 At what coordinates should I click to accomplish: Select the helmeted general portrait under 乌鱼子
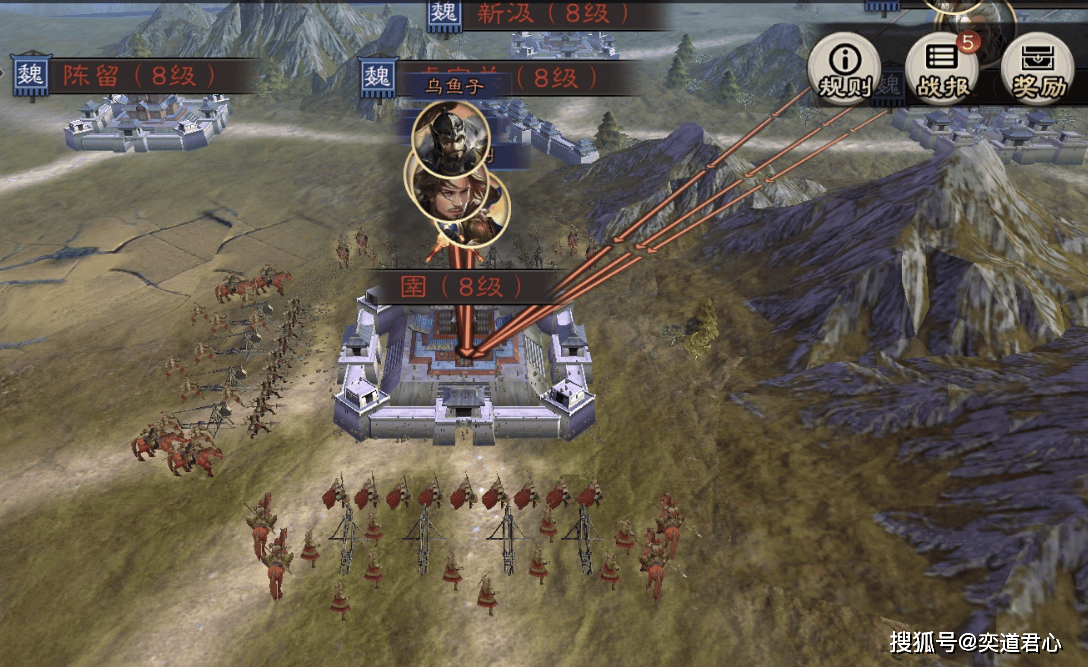tap(450, 138)
